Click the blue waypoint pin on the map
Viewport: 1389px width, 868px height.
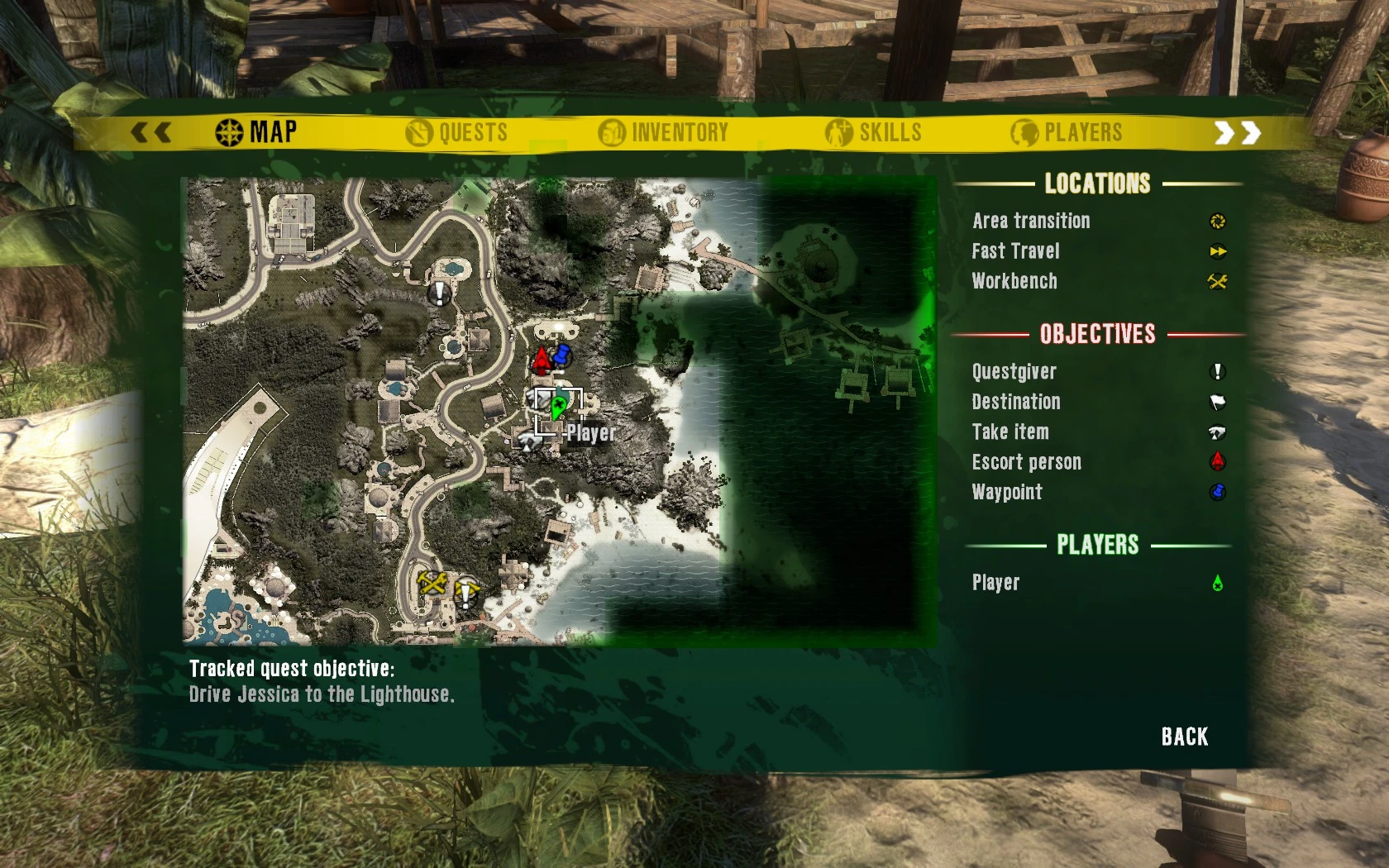tap(562, 355)
